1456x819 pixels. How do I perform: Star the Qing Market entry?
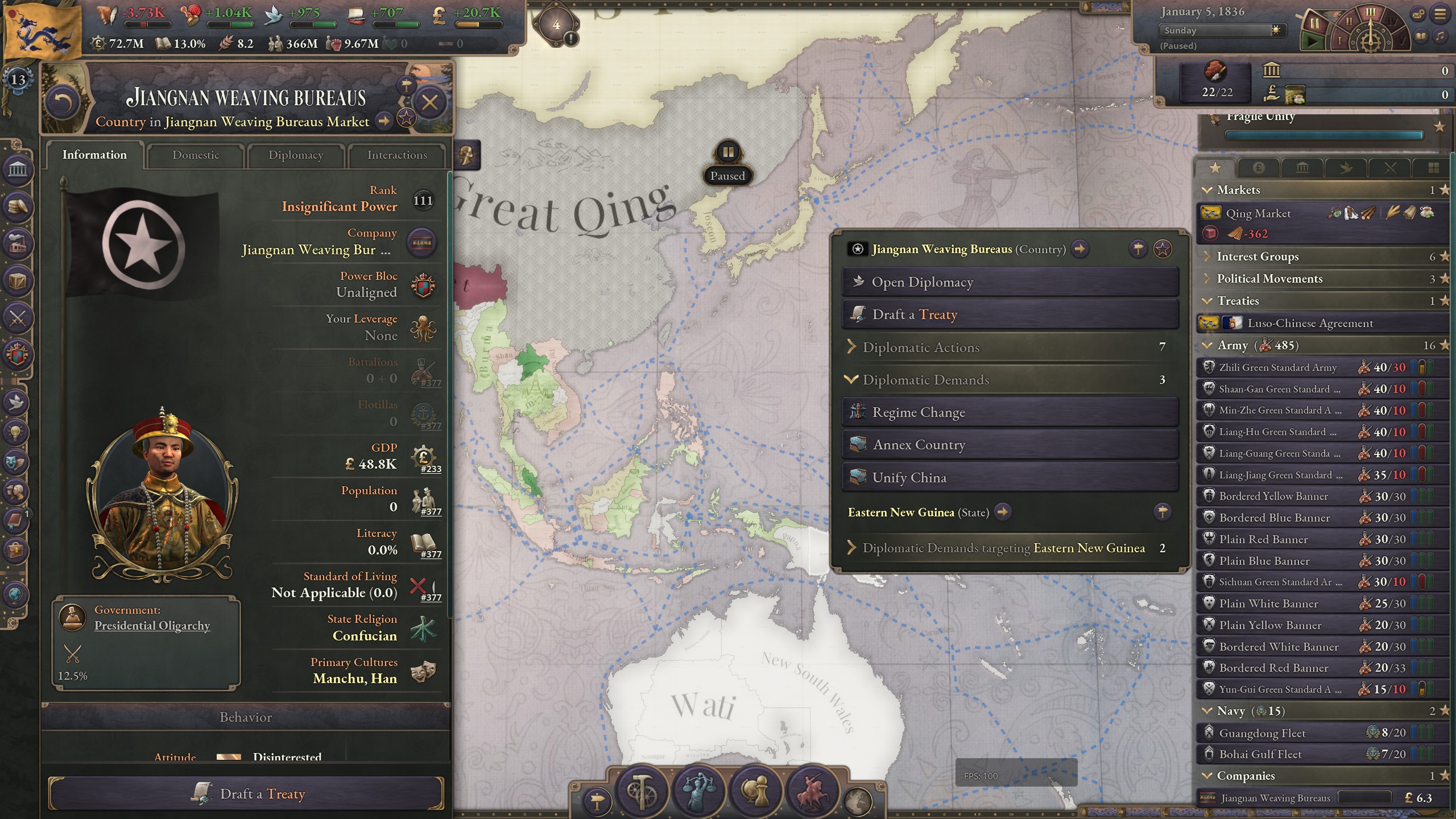1445,213
